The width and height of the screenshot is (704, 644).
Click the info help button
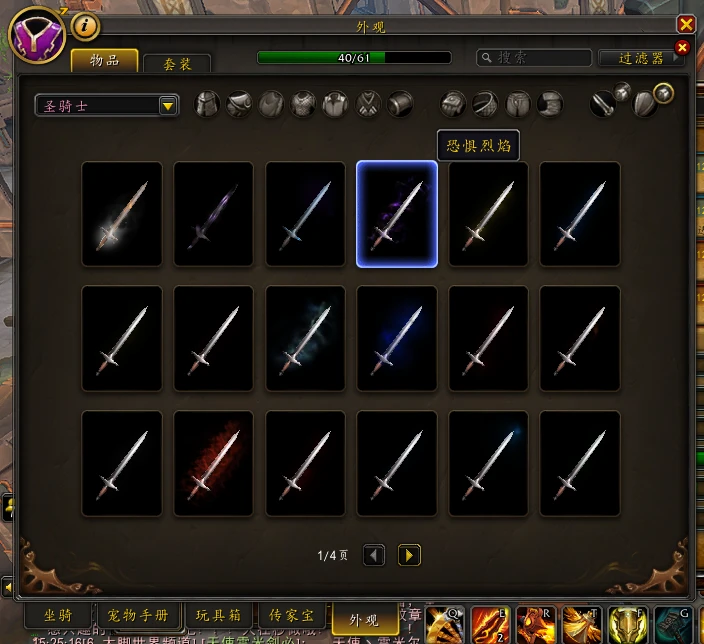pos(85,25)
